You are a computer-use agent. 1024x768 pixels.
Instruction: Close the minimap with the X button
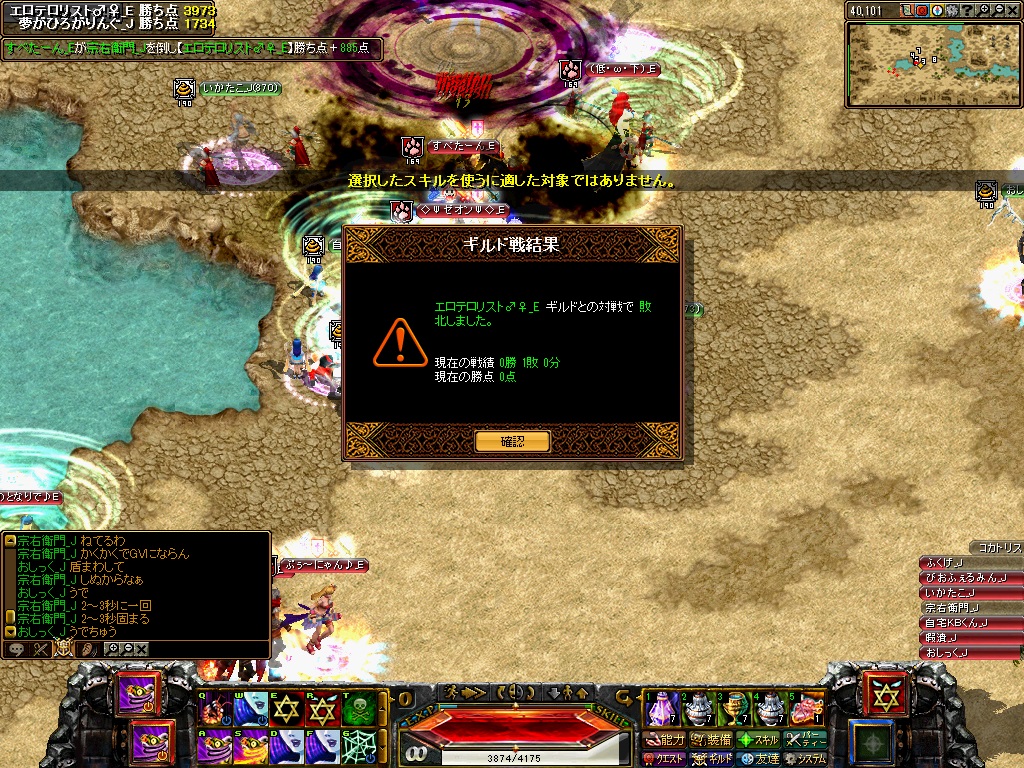(x=1011, y=11)
